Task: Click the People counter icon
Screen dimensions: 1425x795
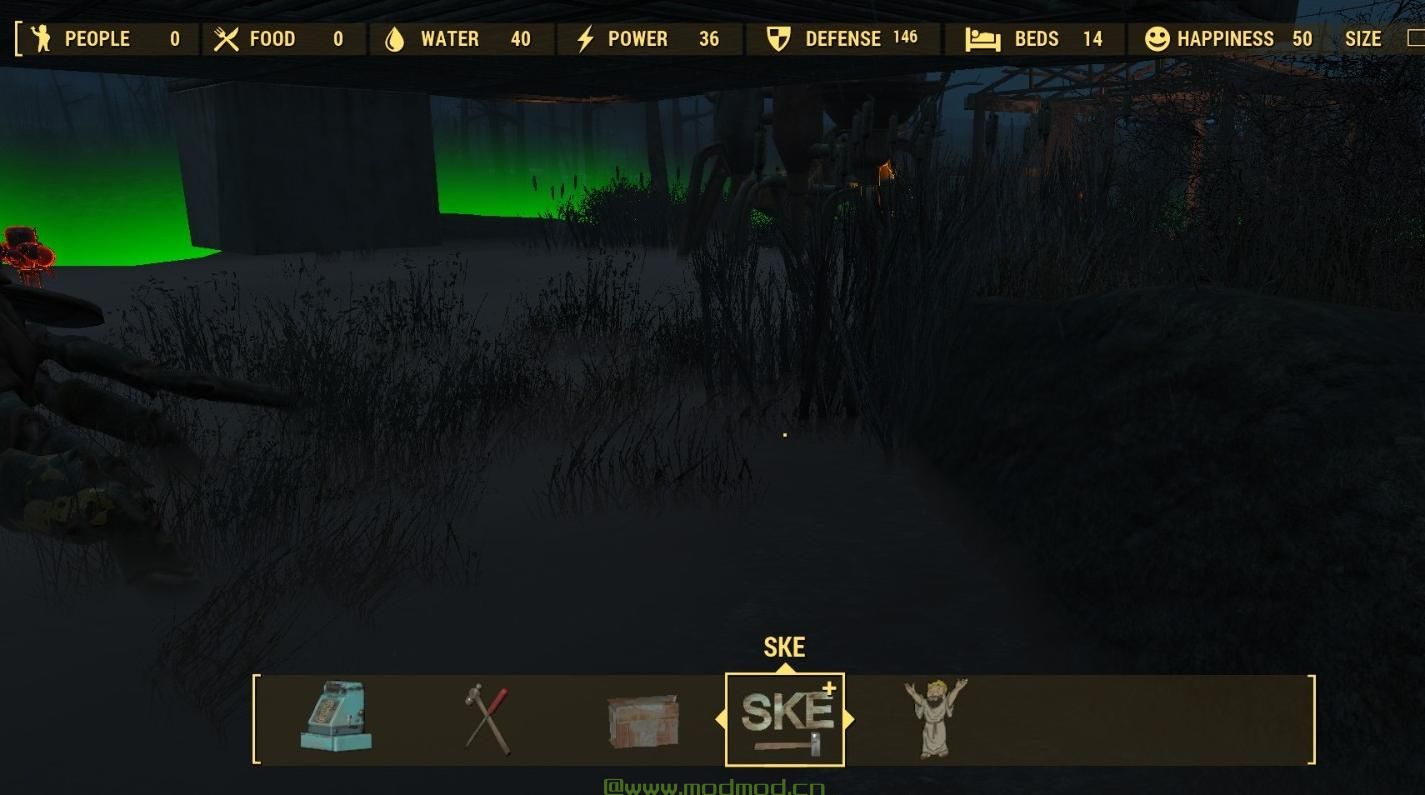Action: [x=42, y=39]
